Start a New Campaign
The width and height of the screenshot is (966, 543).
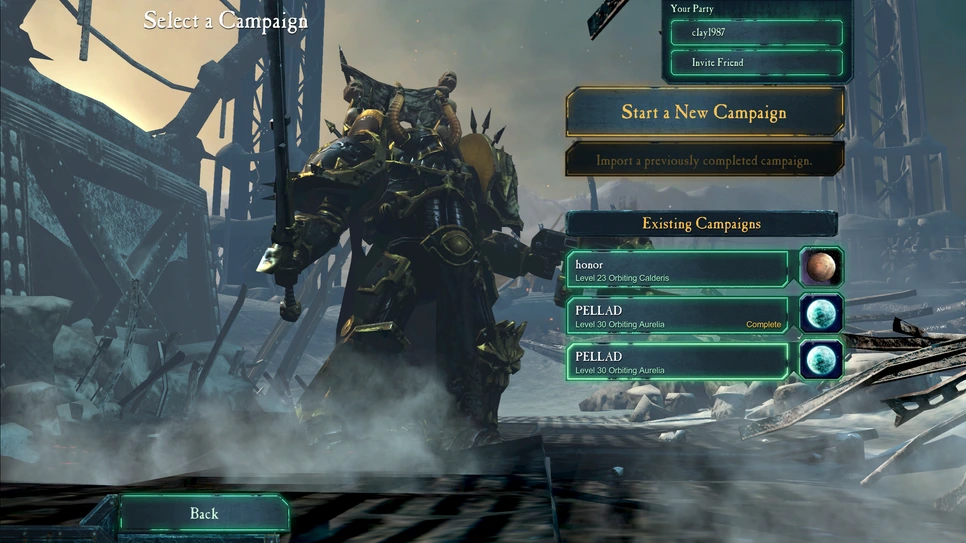coord(704,112)
